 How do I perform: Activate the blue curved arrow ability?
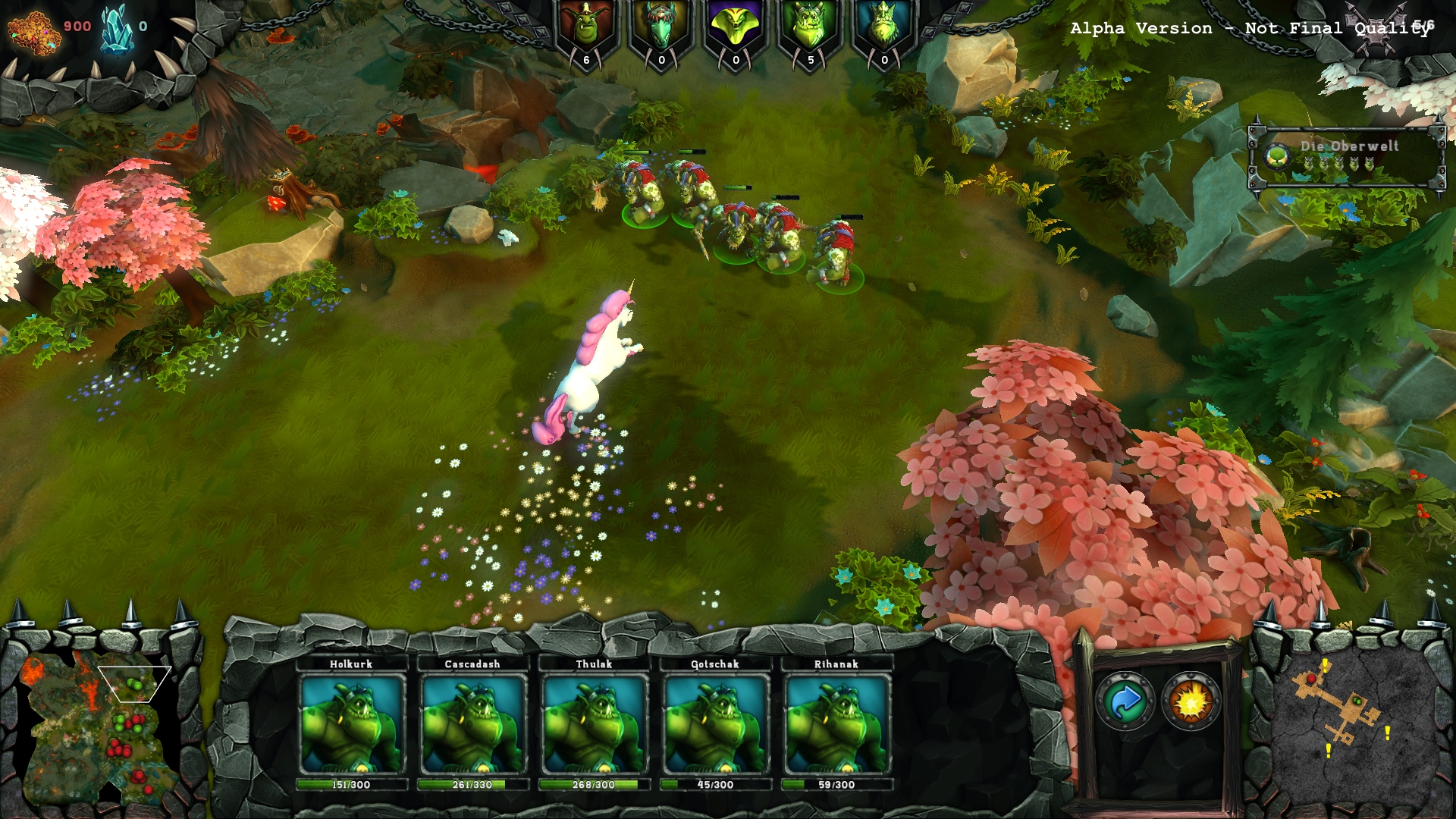tap(1125, 701)
